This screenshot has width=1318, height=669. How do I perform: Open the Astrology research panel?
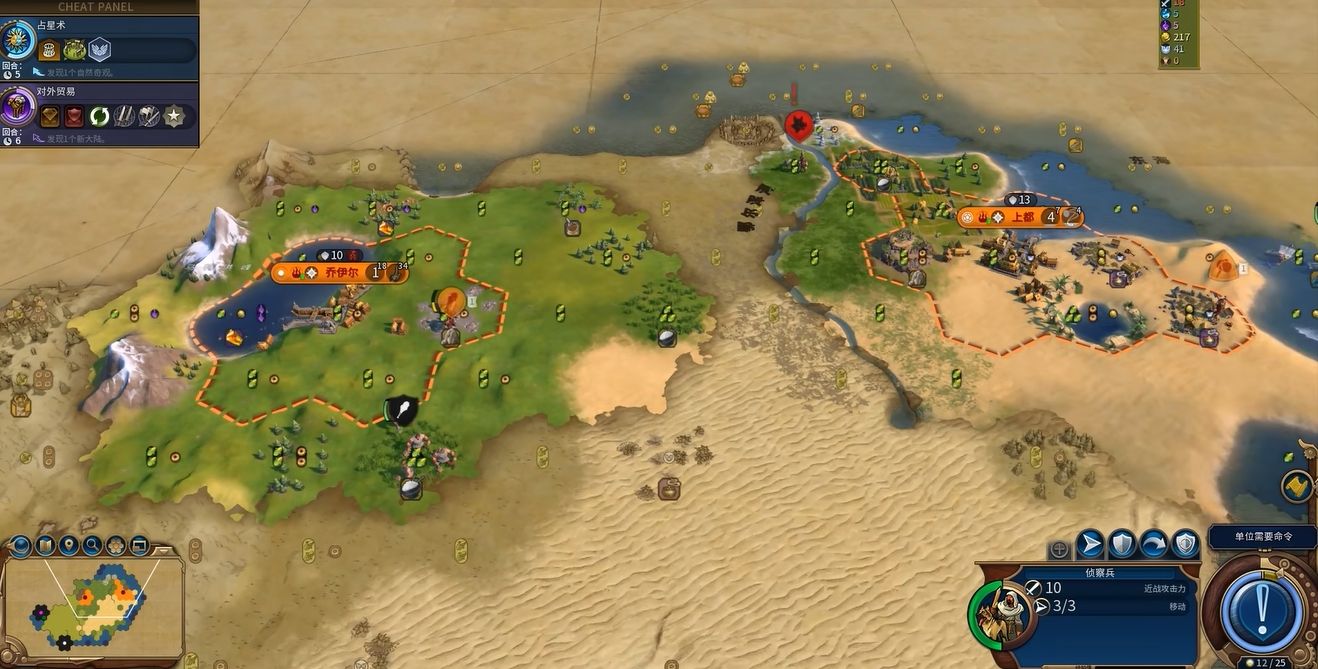coord(17,42)
